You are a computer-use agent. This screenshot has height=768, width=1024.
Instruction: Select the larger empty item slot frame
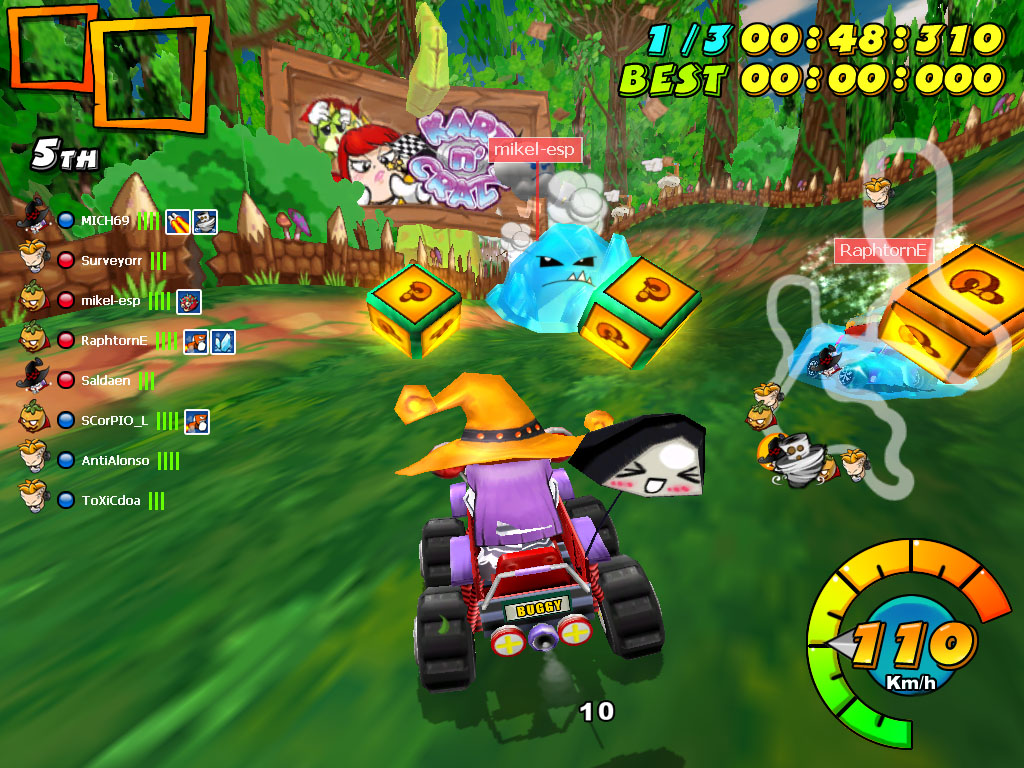pyautogui.click(x=150, y=75)
